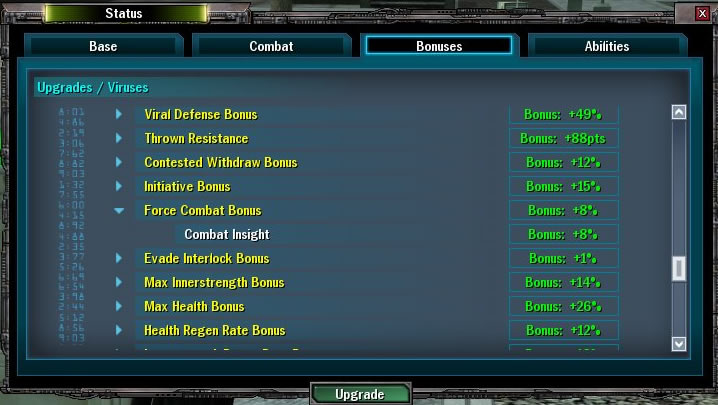
Task: Expand the Initiative Bonus row
Action: [119, 186]
